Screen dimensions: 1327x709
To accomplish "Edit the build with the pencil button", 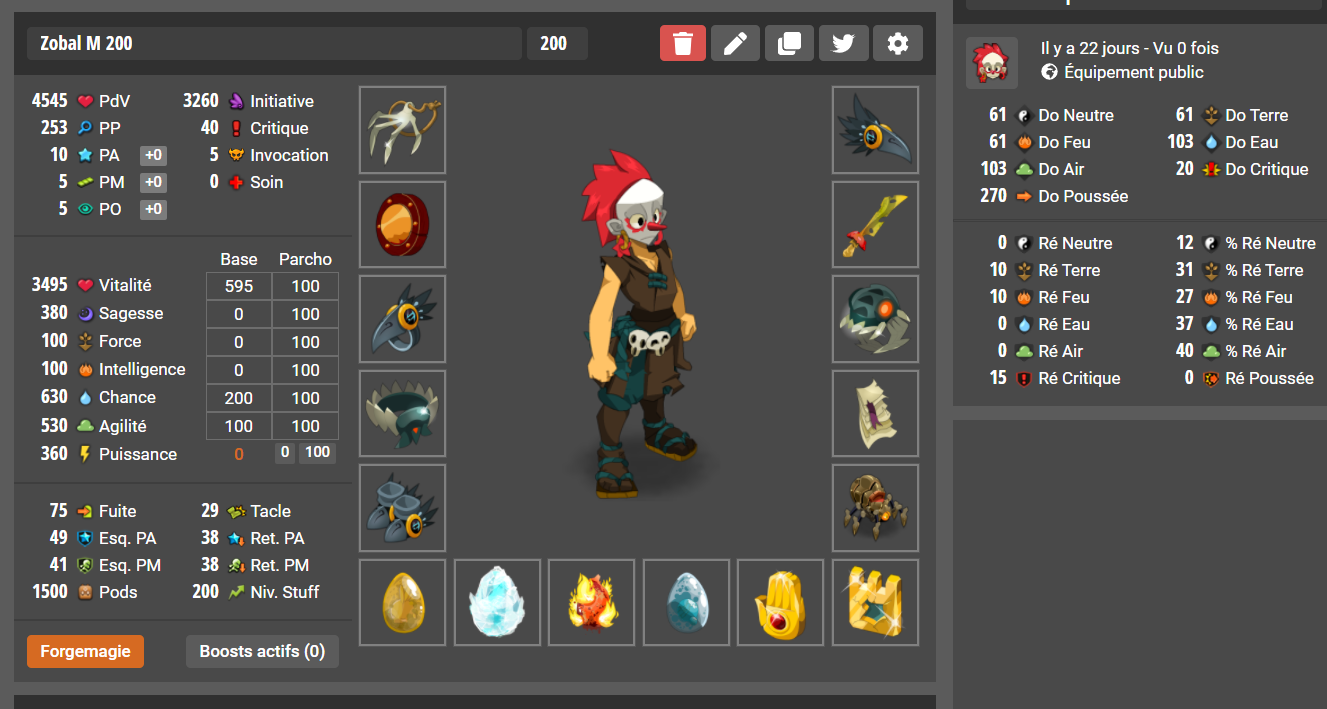I will point(736,44).
